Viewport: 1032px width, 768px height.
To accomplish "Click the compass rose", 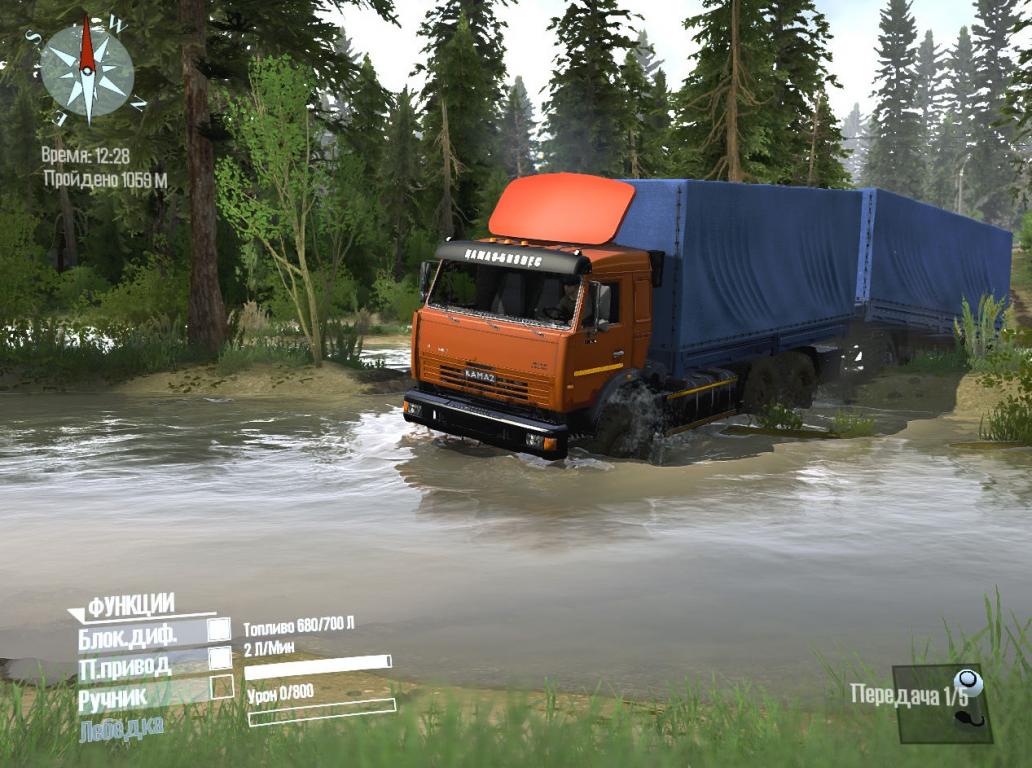I will click(87, 71).
